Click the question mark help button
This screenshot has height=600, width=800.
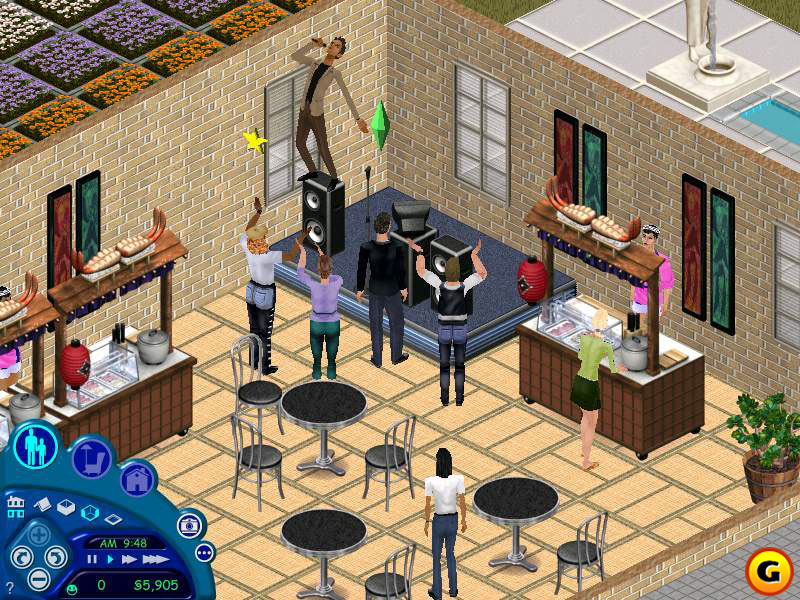pyautogui.click(x=9, y=587)
